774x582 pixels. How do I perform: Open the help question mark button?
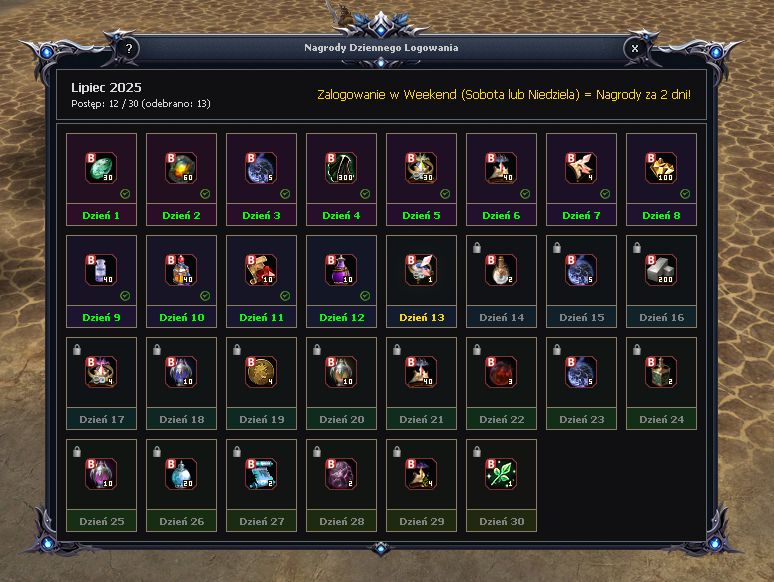[x=128, y=48]
